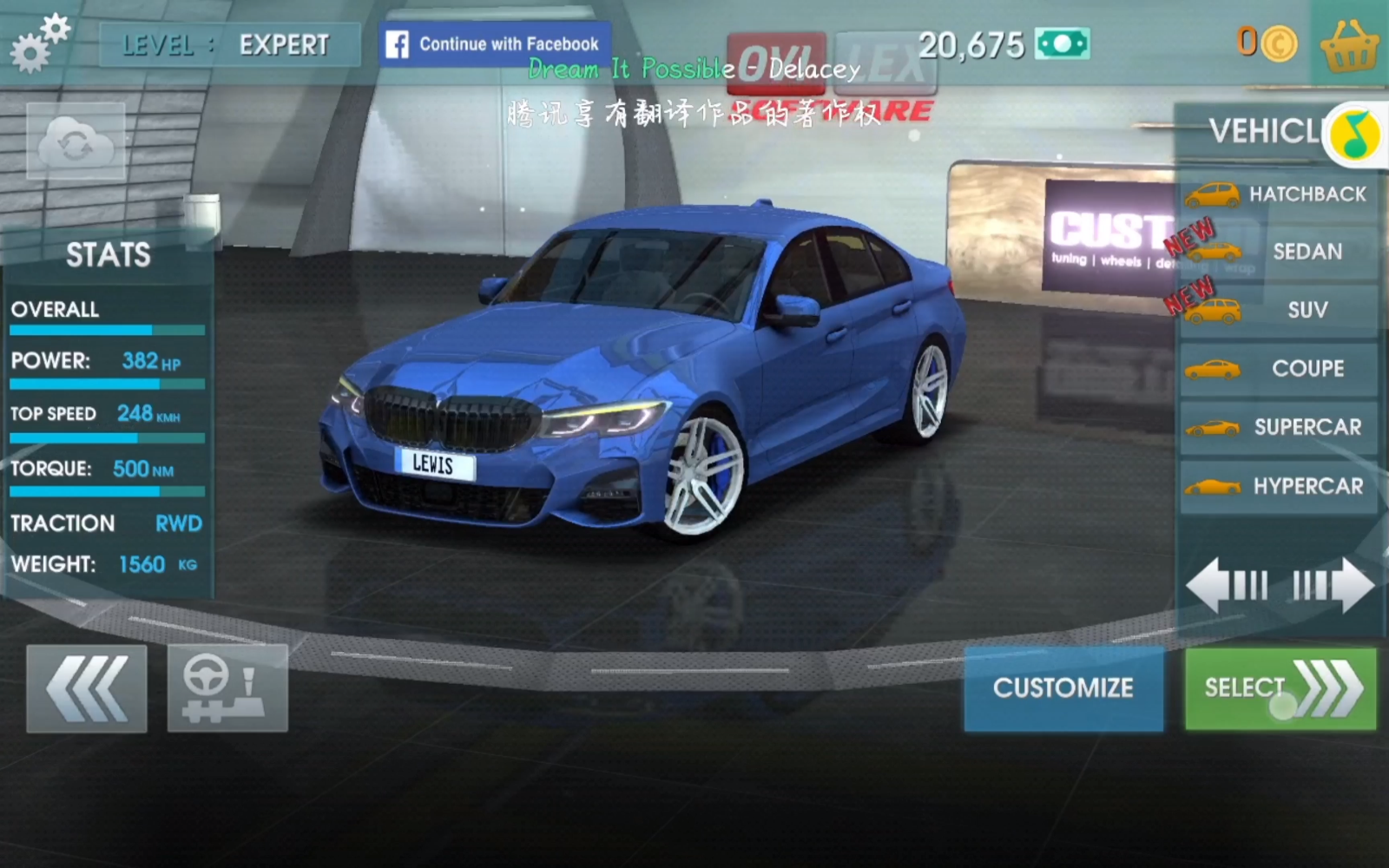Open the shop basket icon
The image size is (1389, 868).
(1349, 45)
